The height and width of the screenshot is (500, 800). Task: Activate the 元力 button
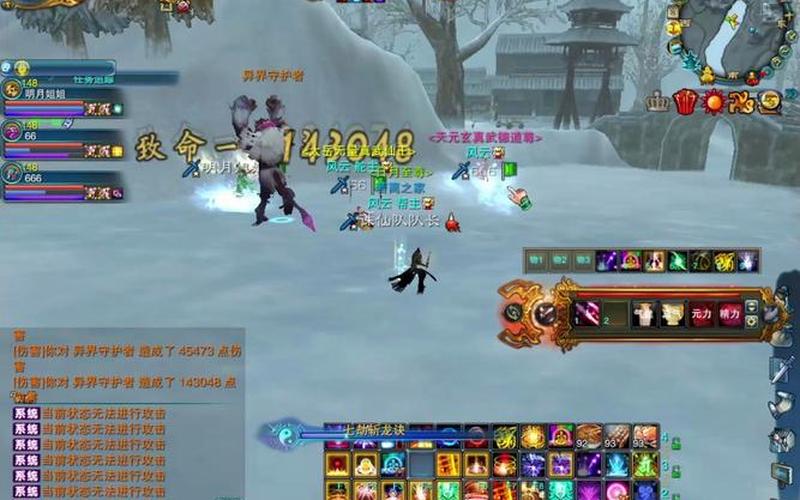click(x=702, y=314)
